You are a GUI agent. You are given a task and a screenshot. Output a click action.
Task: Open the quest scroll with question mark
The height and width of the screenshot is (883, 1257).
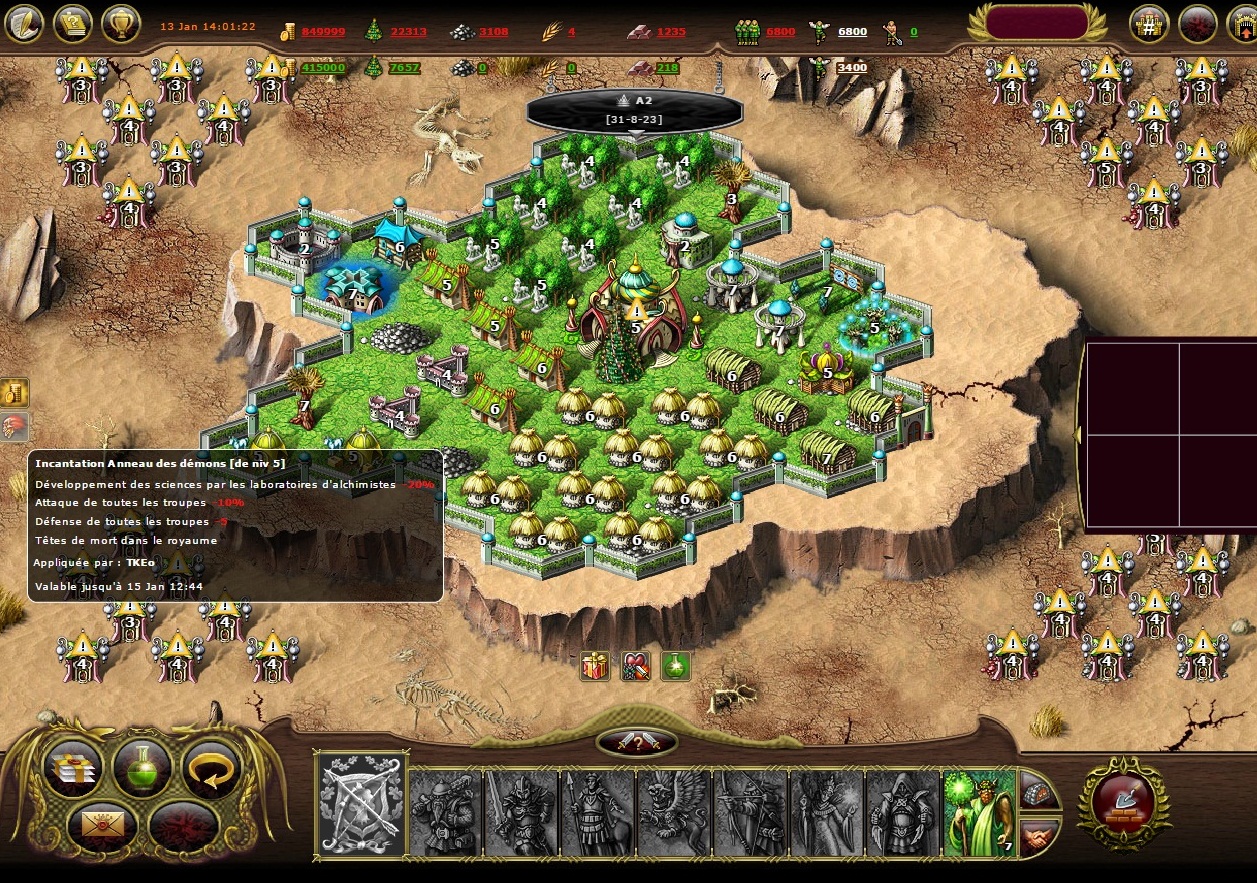(72, 22)
